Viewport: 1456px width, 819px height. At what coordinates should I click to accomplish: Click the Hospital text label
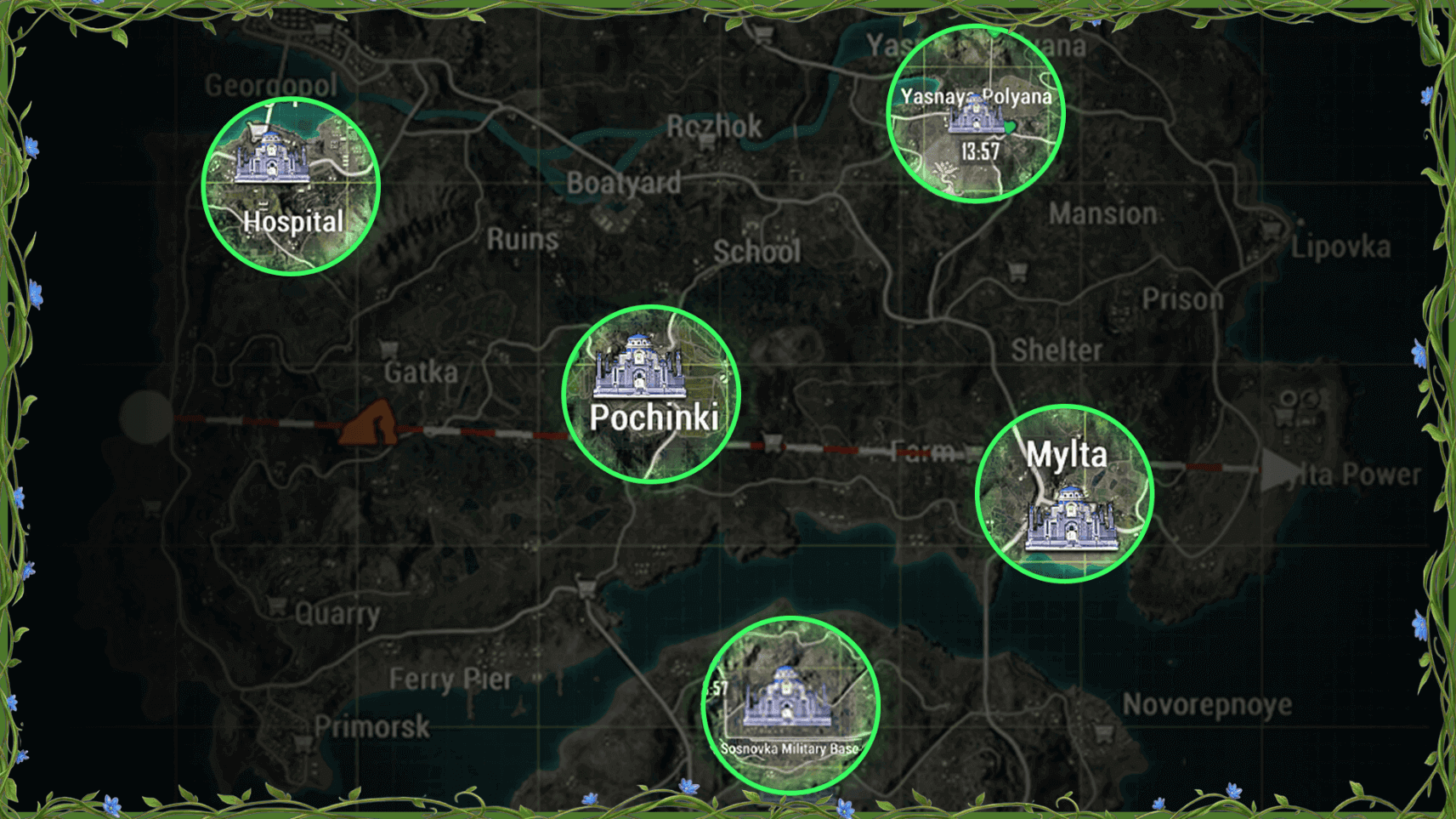click(x=293, y=222)
